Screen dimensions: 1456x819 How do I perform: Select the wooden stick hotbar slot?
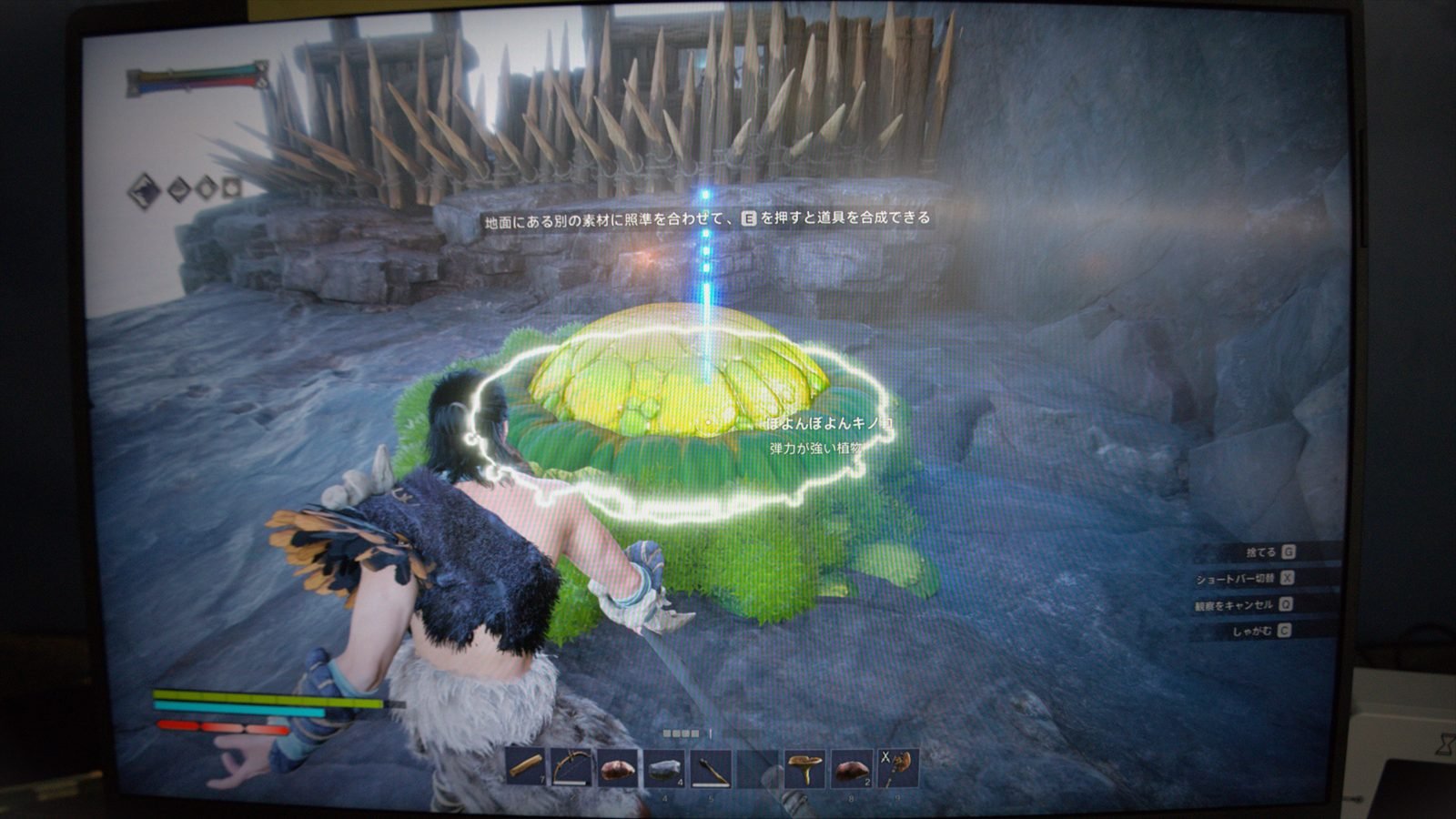click(x=526, y=767)
